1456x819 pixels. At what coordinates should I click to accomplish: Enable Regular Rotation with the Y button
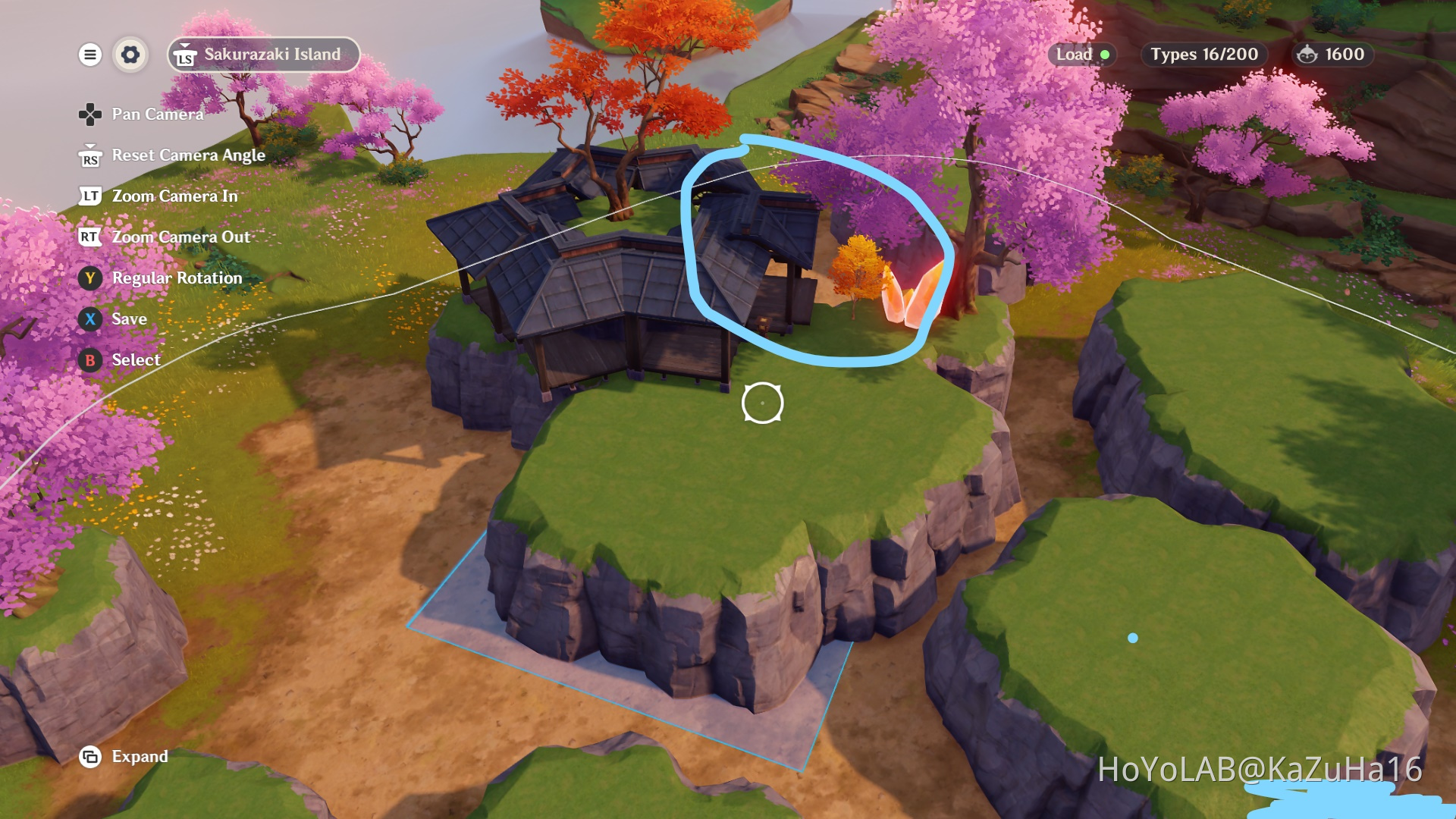point(90,278)
